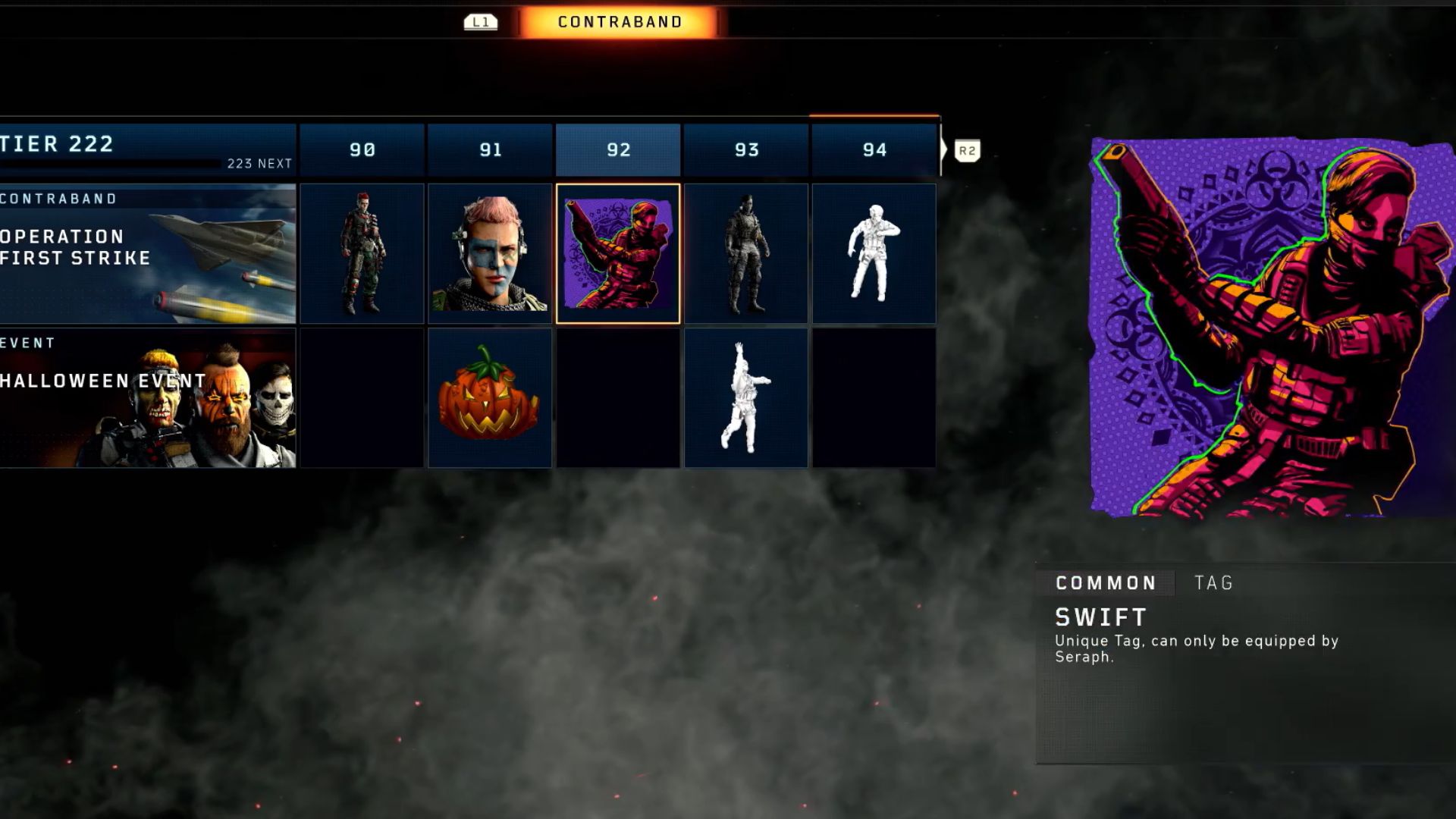The width and height of the screenshot is (1456, 819).
Task: Select the tier 94 column header
Action: coord(874,149)
